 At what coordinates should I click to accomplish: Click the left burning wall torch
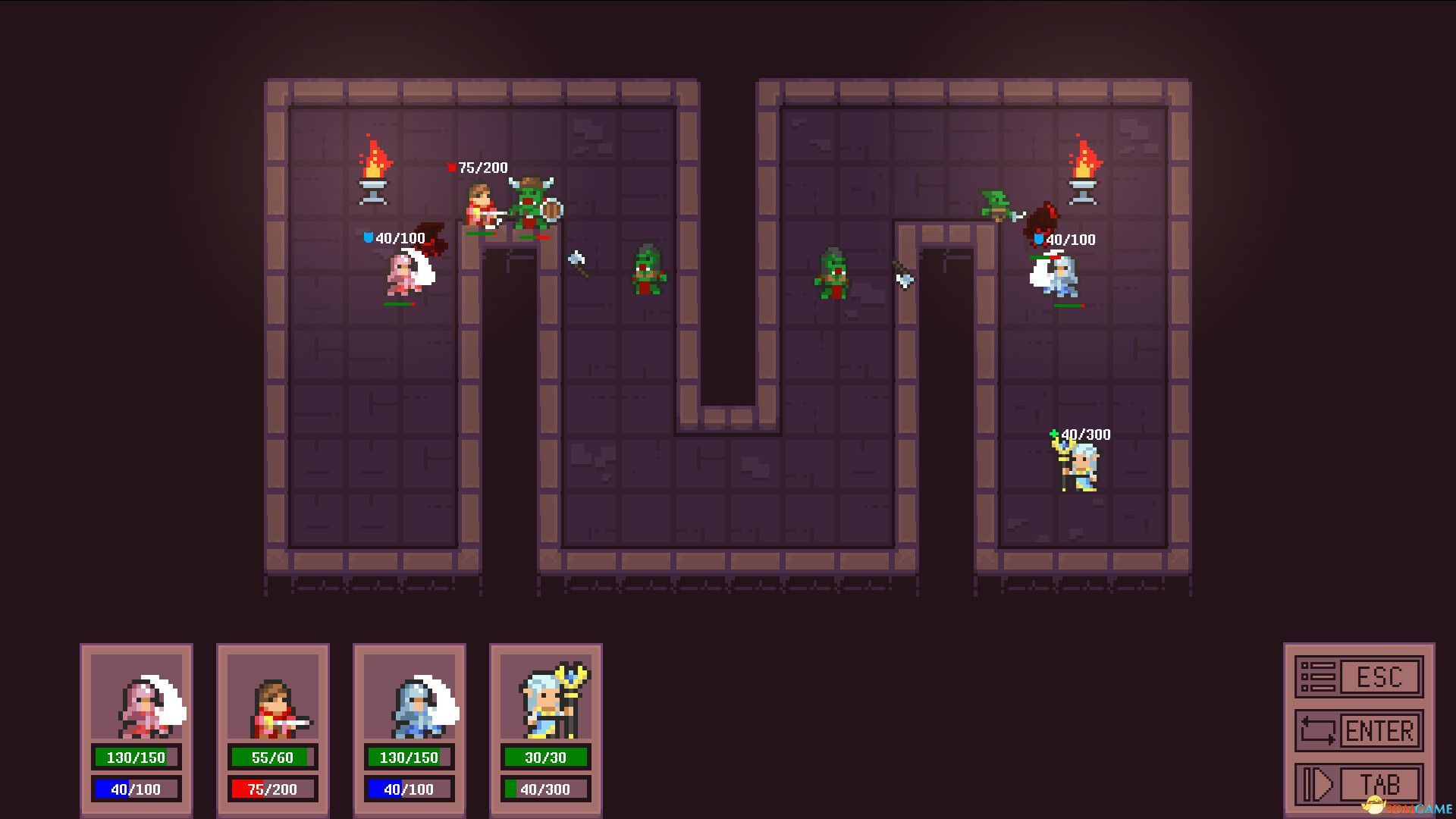[373, 165]
